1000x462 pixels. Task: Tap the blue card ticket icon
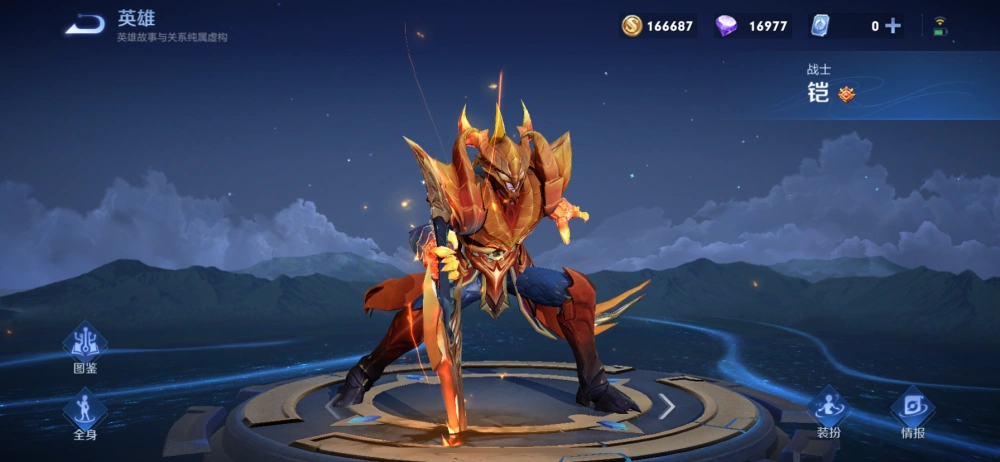(820, 26)
